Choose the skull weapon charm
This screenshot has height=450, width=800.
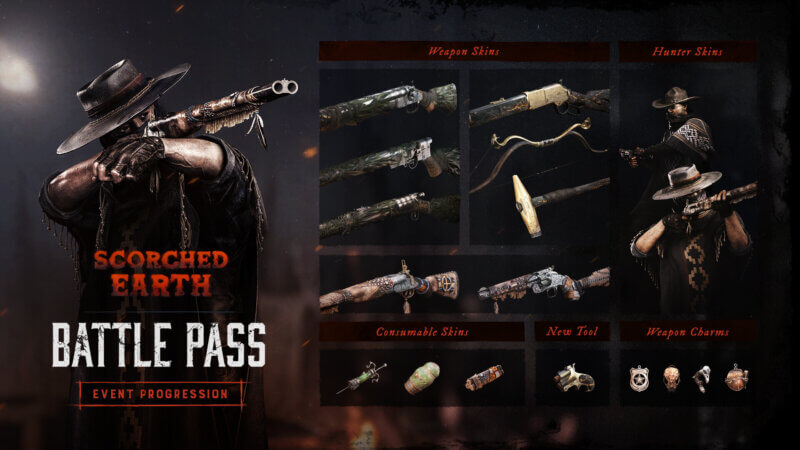(x=668, y=378)
